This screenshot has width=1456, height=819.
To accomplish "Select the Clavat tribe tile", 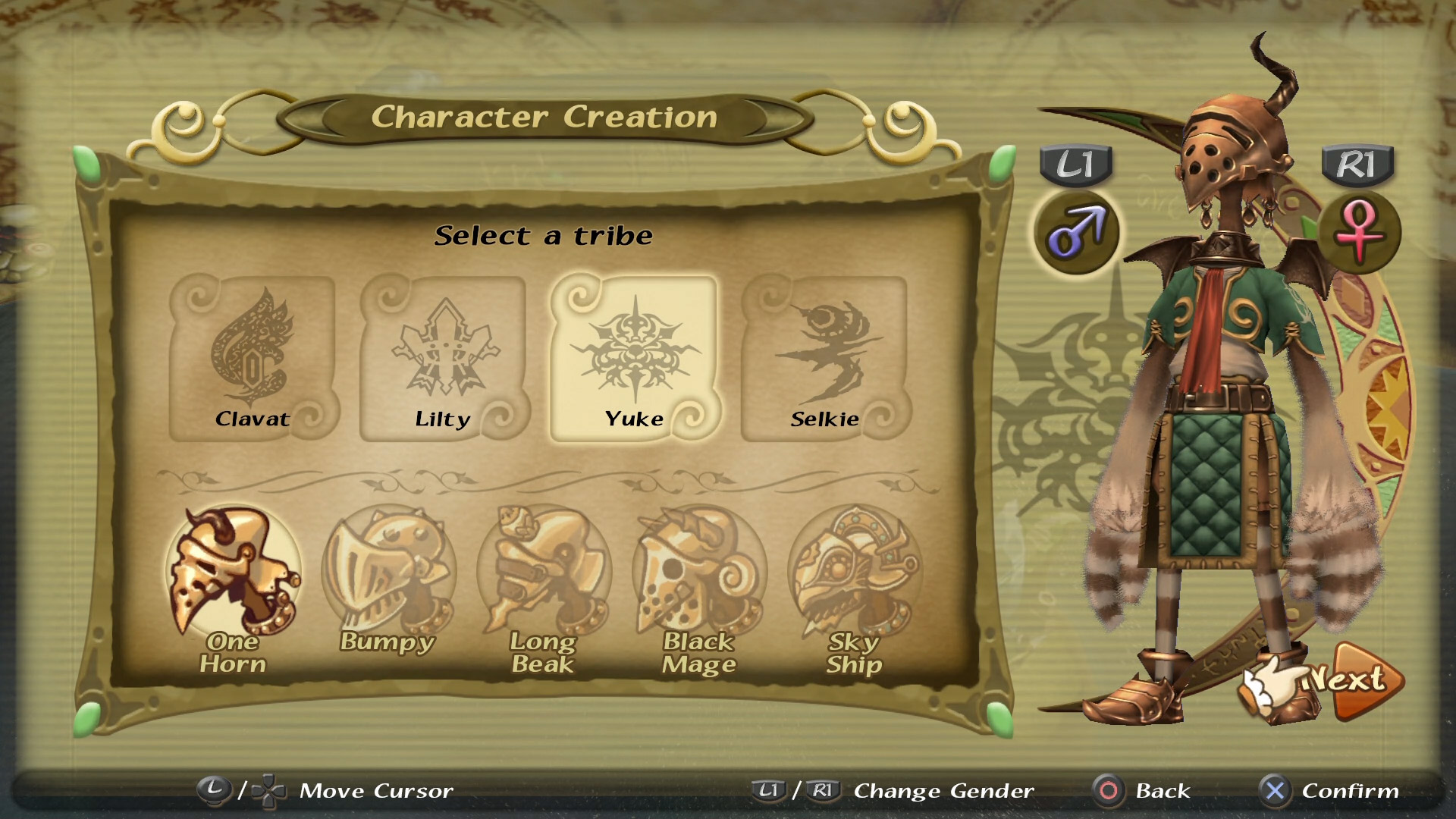I will 253,357.
